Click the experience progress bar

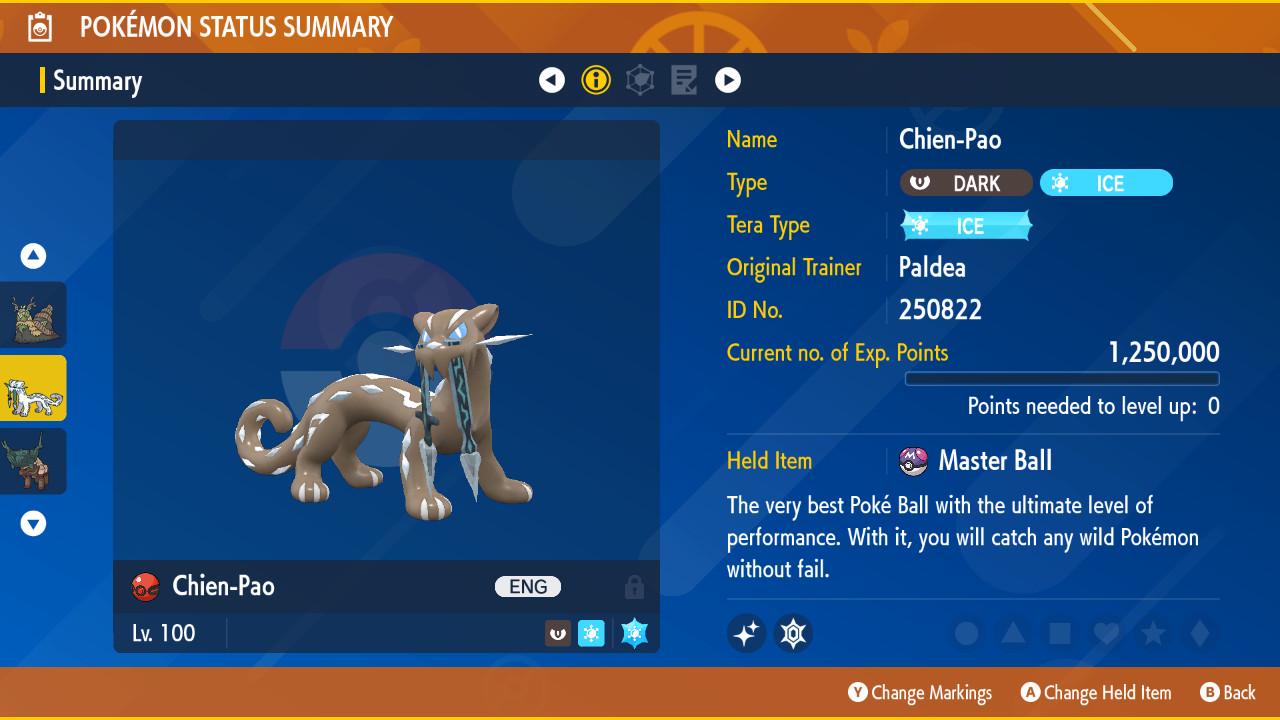pyautogui.click(x=1062, y=379)
